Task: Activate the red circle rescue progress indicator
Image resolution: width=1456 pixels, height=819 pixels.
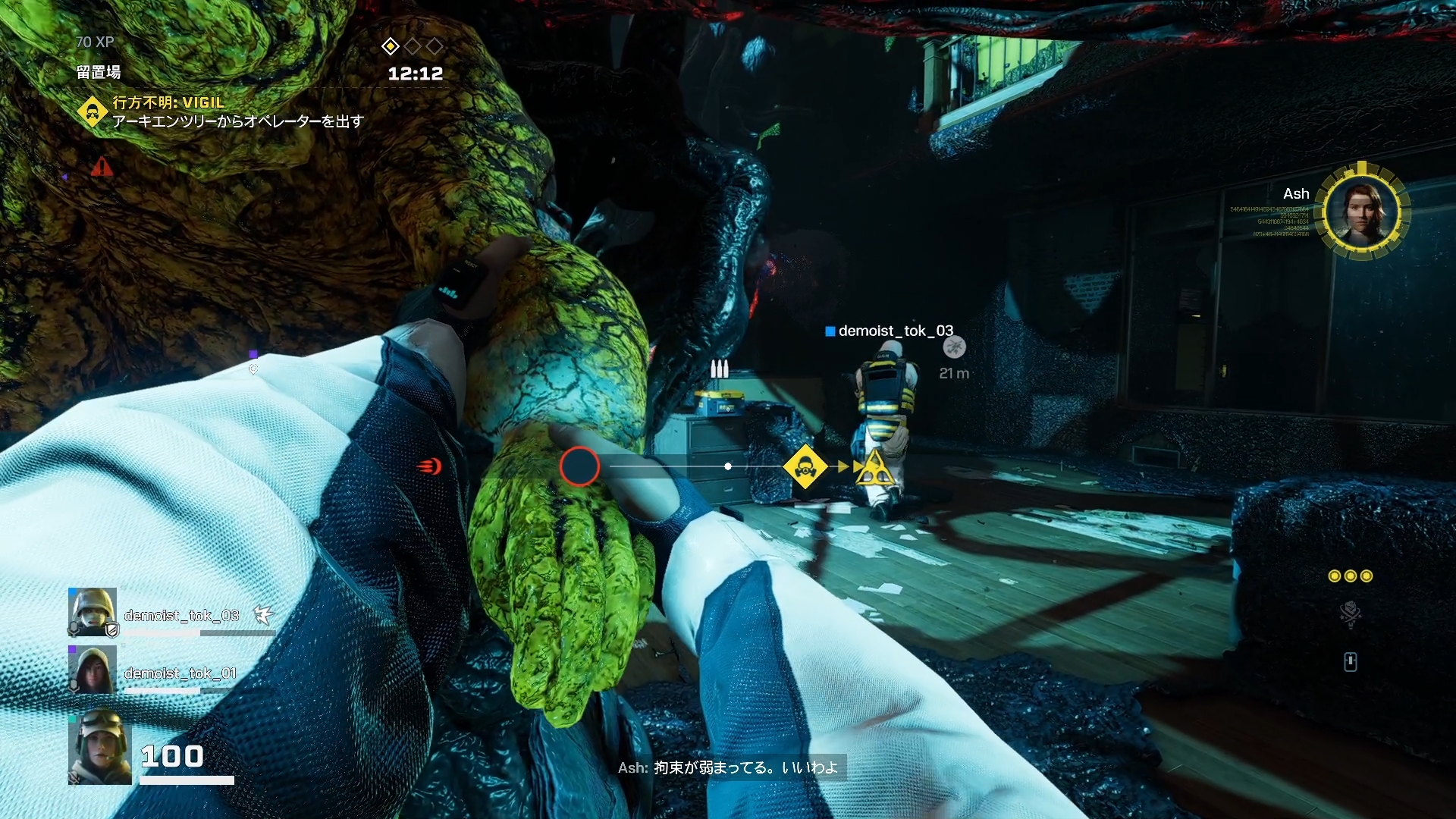Action: tap(579, 466)
